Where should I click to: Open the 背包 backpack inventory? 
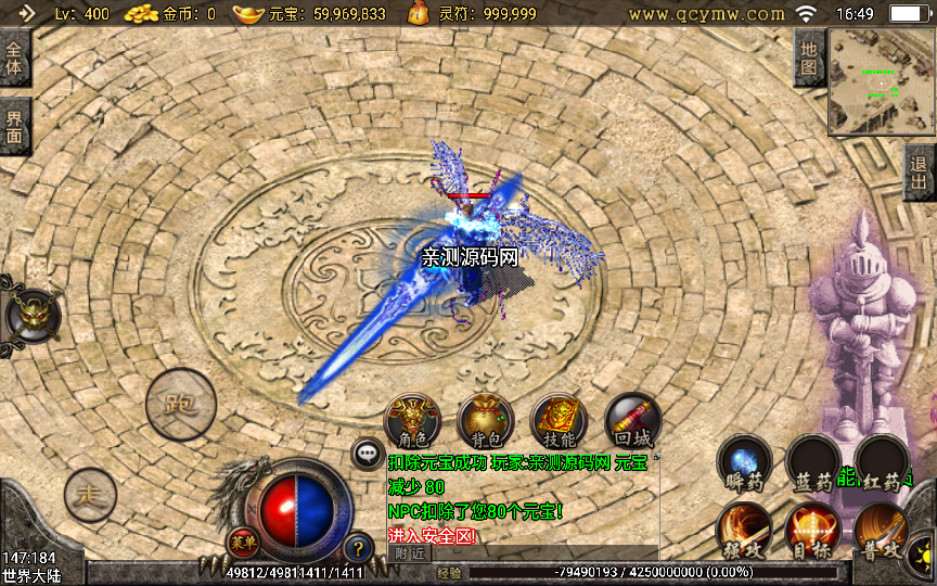point(485,420)
